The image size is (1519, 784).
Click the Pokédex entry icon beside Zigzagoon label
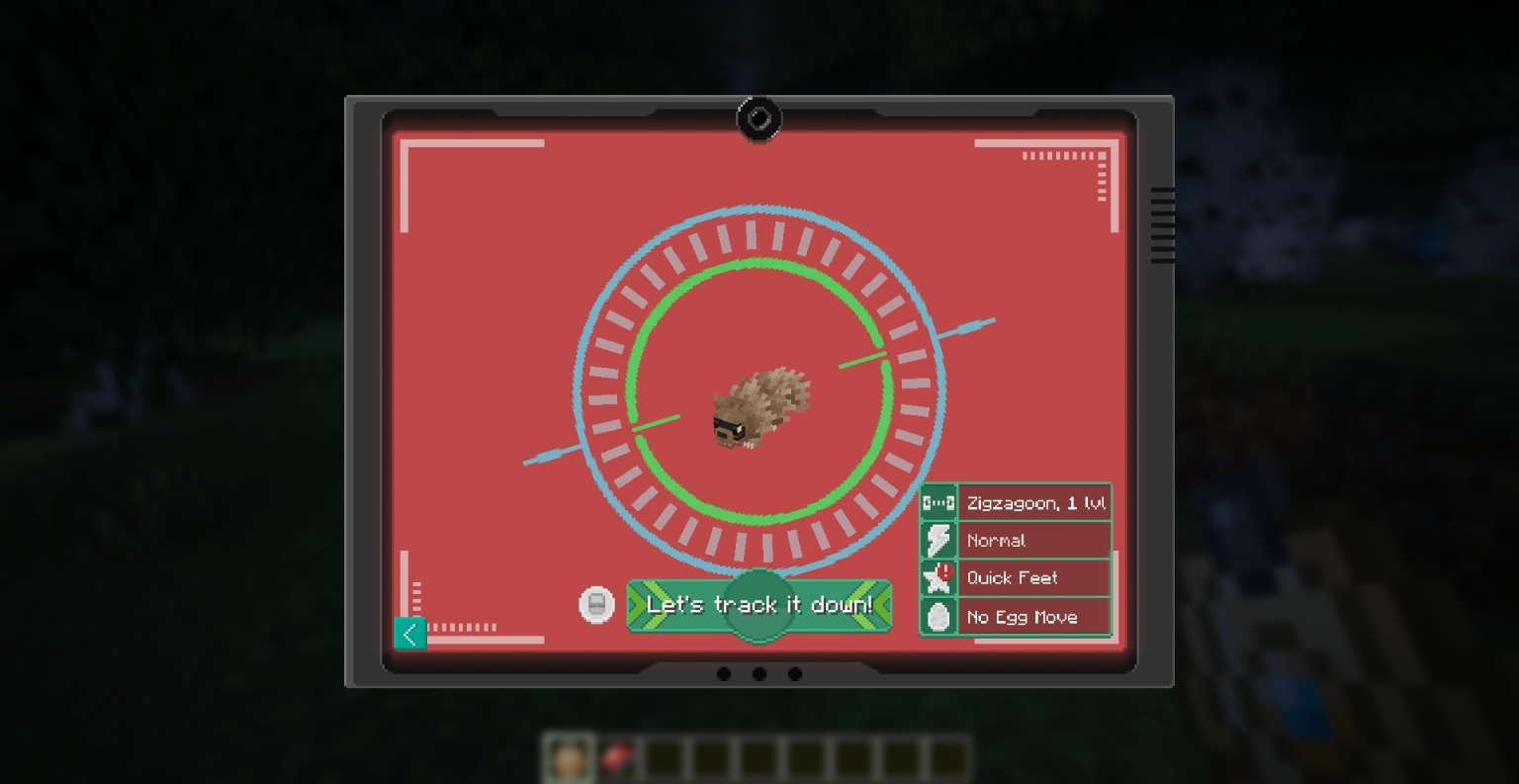click(x=938, y=502)
